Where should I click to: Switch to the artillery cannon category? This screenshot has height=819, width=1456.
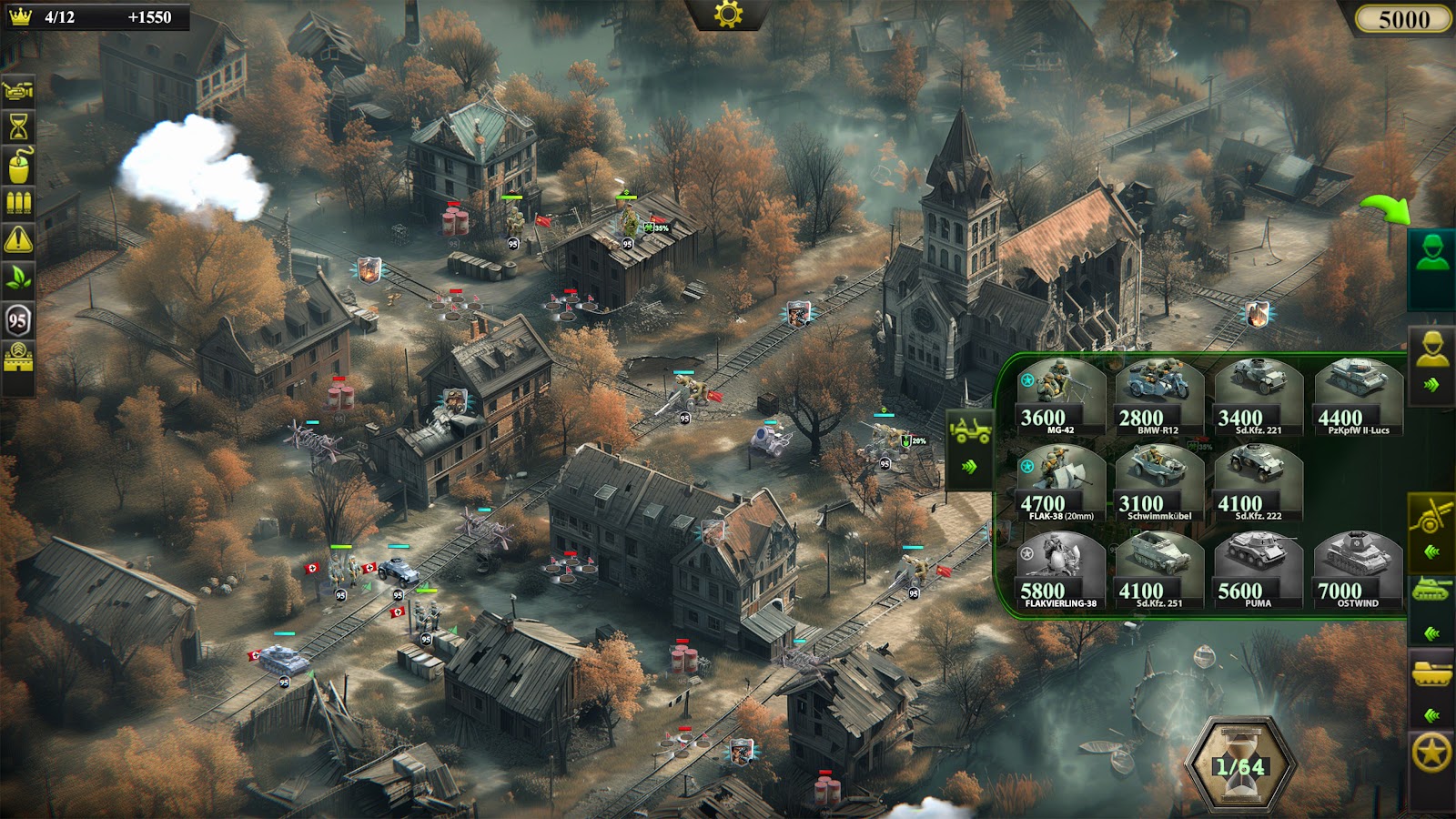pos(1431,519)
